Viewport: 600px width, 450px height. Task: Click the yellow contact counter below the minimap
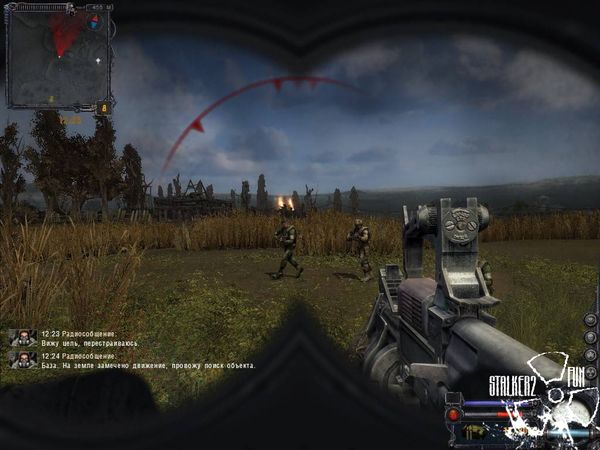(x=102, y=107)
